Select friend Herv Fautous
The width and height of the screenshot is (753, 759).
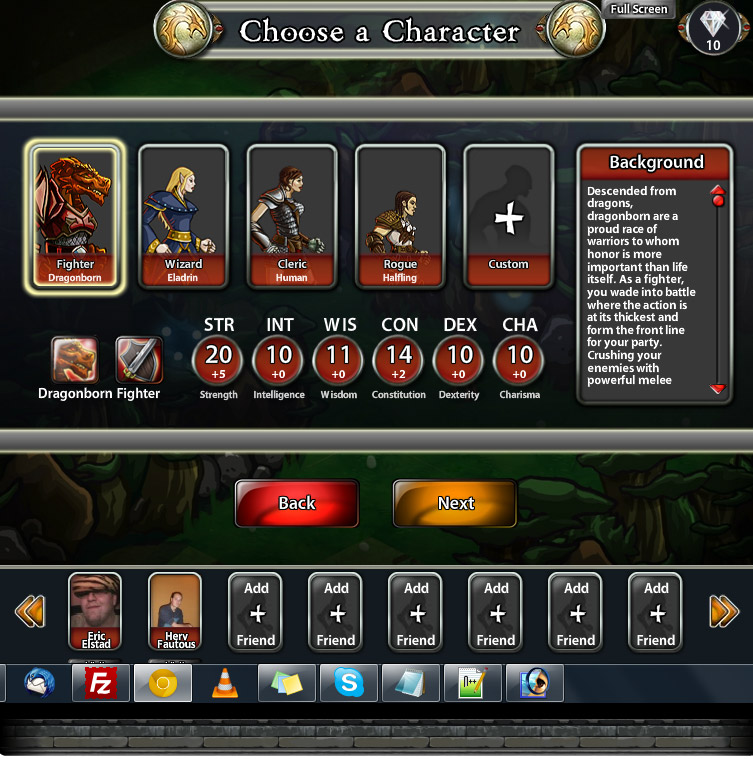point(175,611)
